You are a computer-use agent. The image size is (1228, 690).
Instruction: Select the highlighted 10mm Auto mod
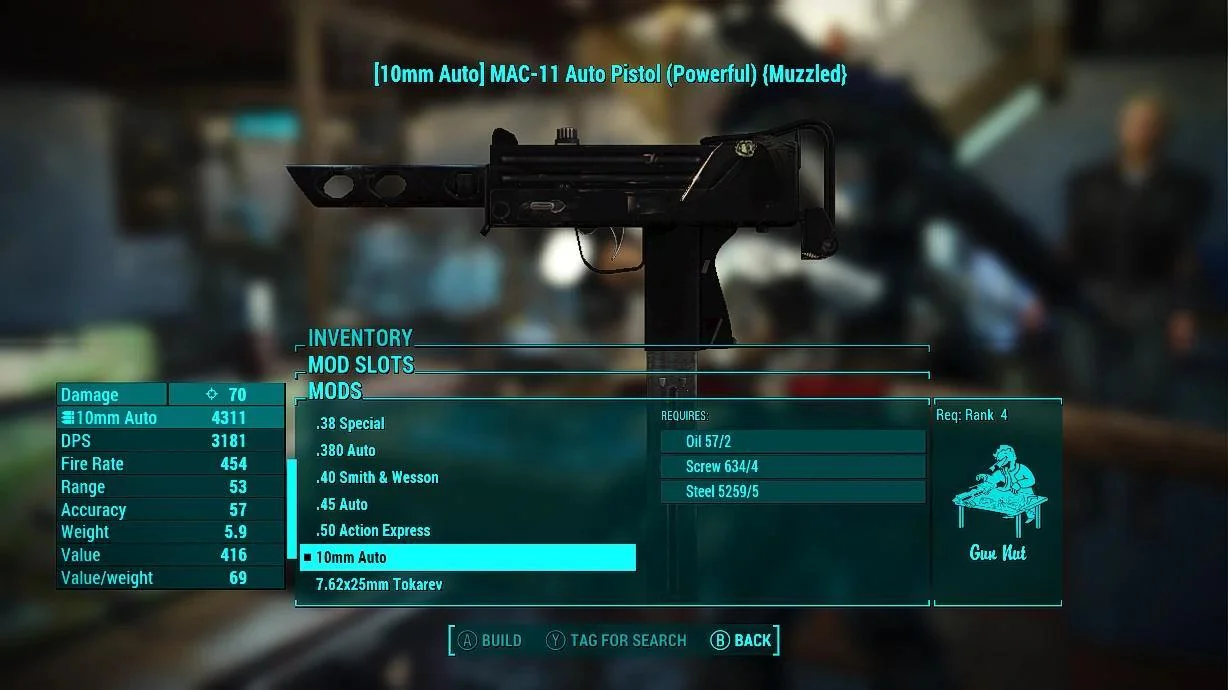coord(467,558)
